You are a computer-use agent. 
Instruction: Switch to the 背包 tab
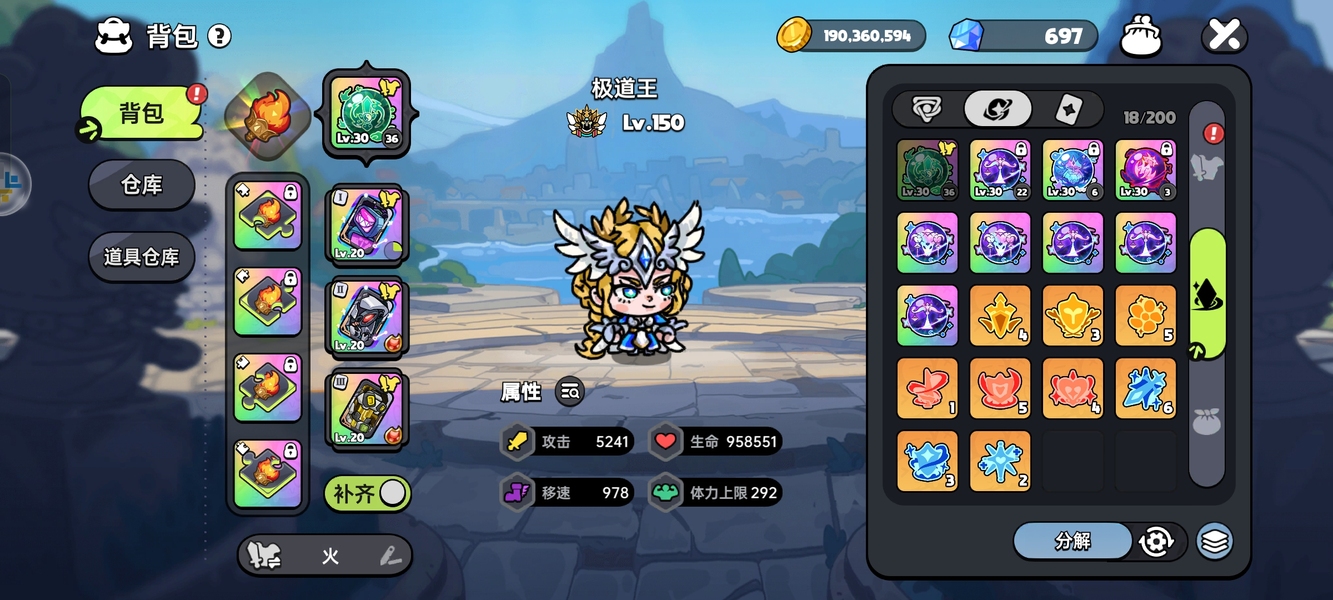click(141, 114)
